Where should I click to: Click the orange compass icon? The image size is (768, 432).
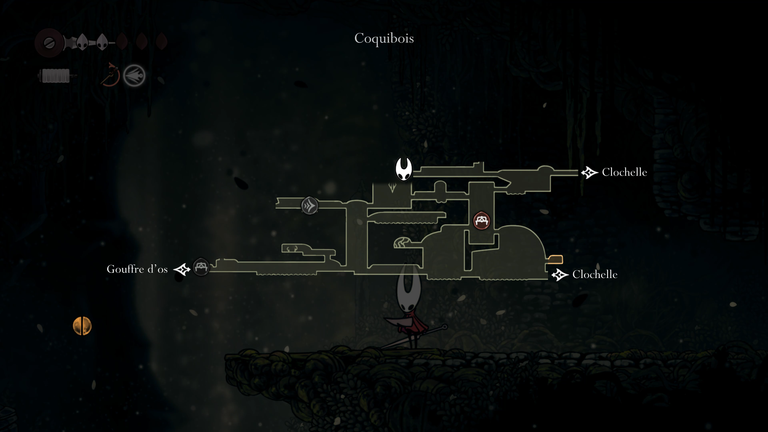[82, 325]
